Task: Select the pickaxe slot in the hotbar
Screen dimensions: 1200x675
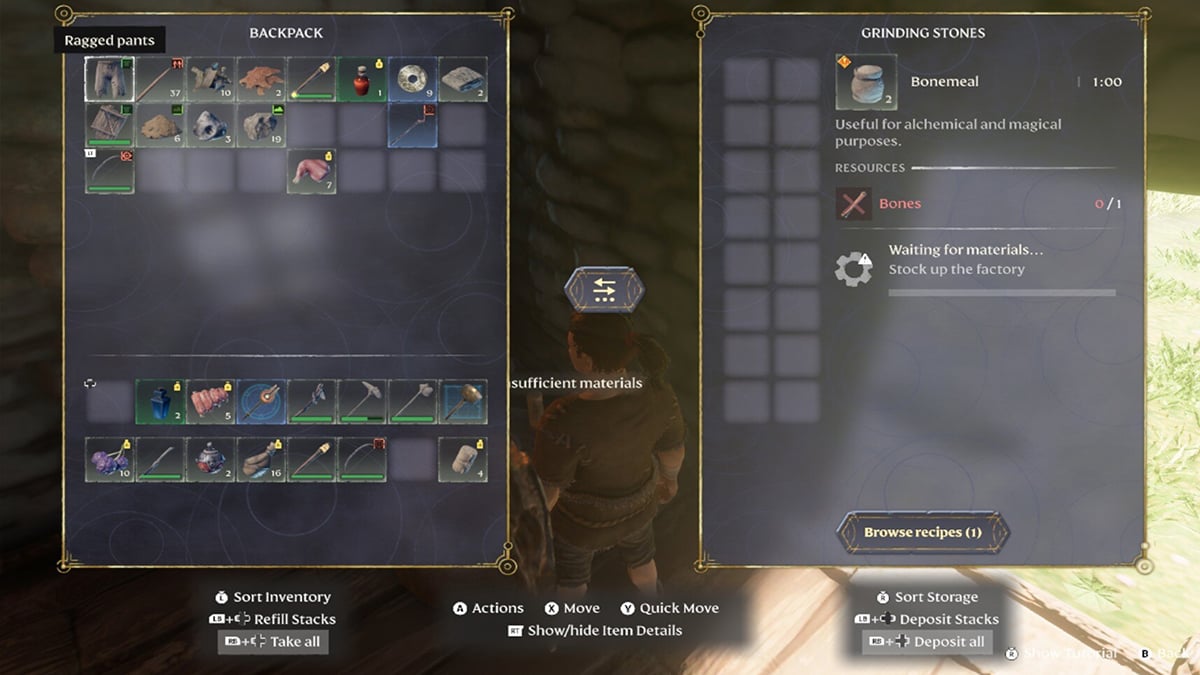Action: [x=361, y=400]
